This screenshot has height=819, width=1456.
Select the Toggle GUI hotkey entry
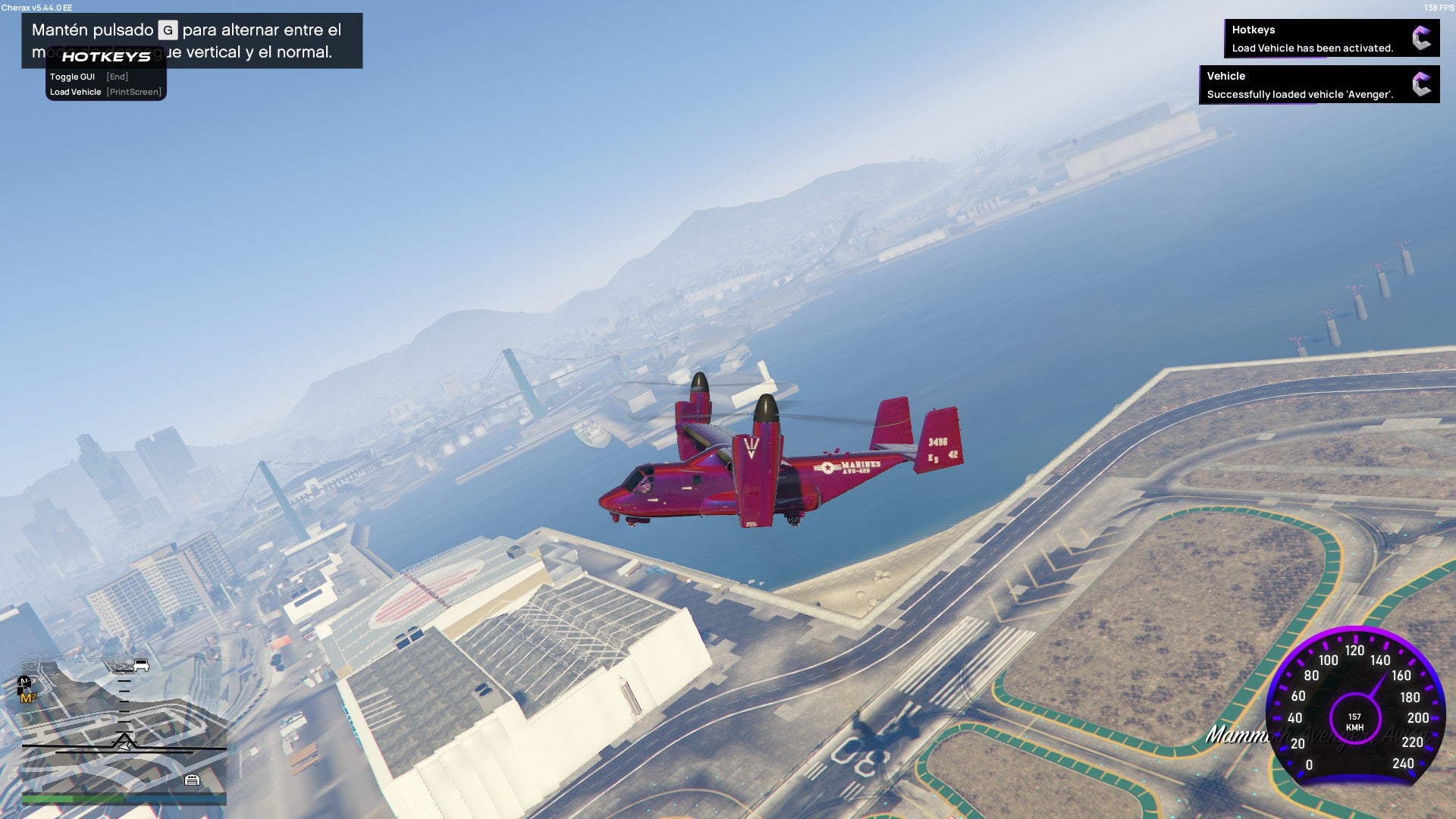(89, 77)
